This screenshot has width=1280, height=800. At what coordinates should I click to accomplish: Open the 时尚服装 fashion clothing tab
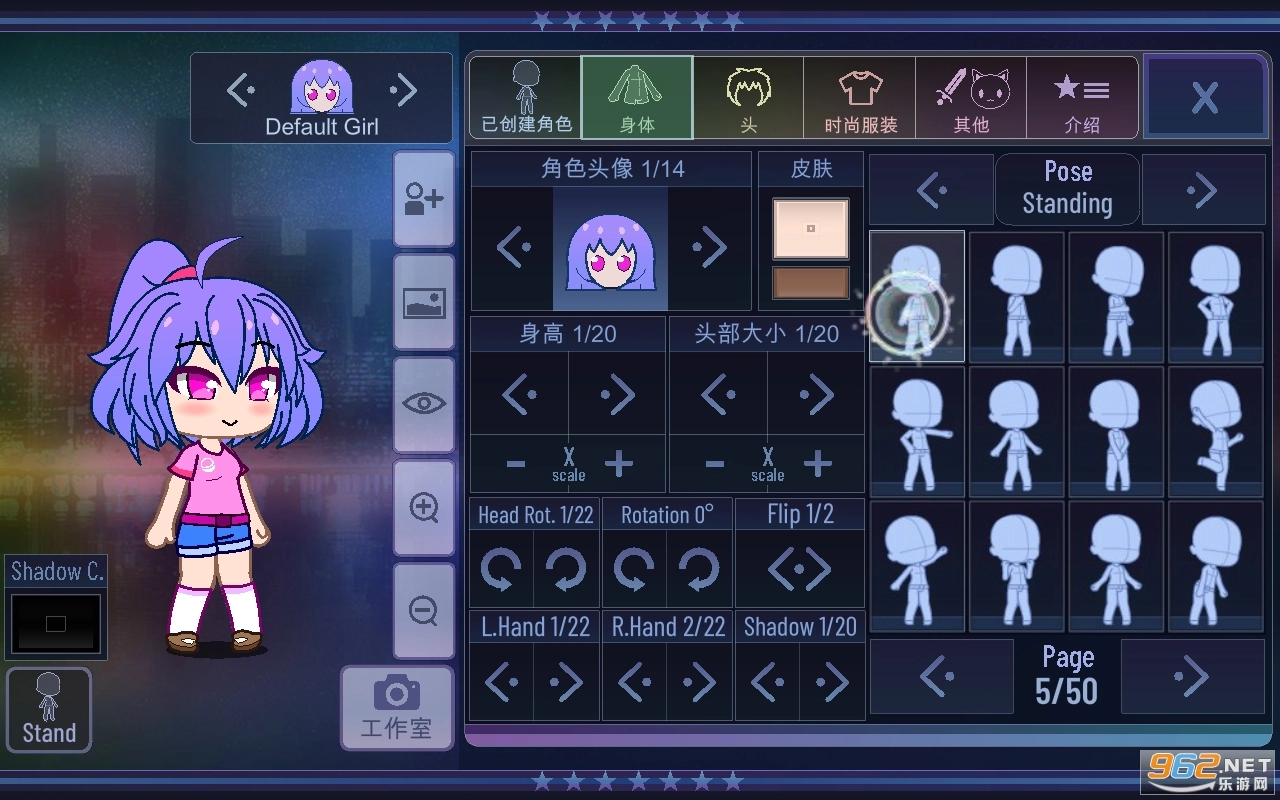pyautogui.click(x=860, y=97)
